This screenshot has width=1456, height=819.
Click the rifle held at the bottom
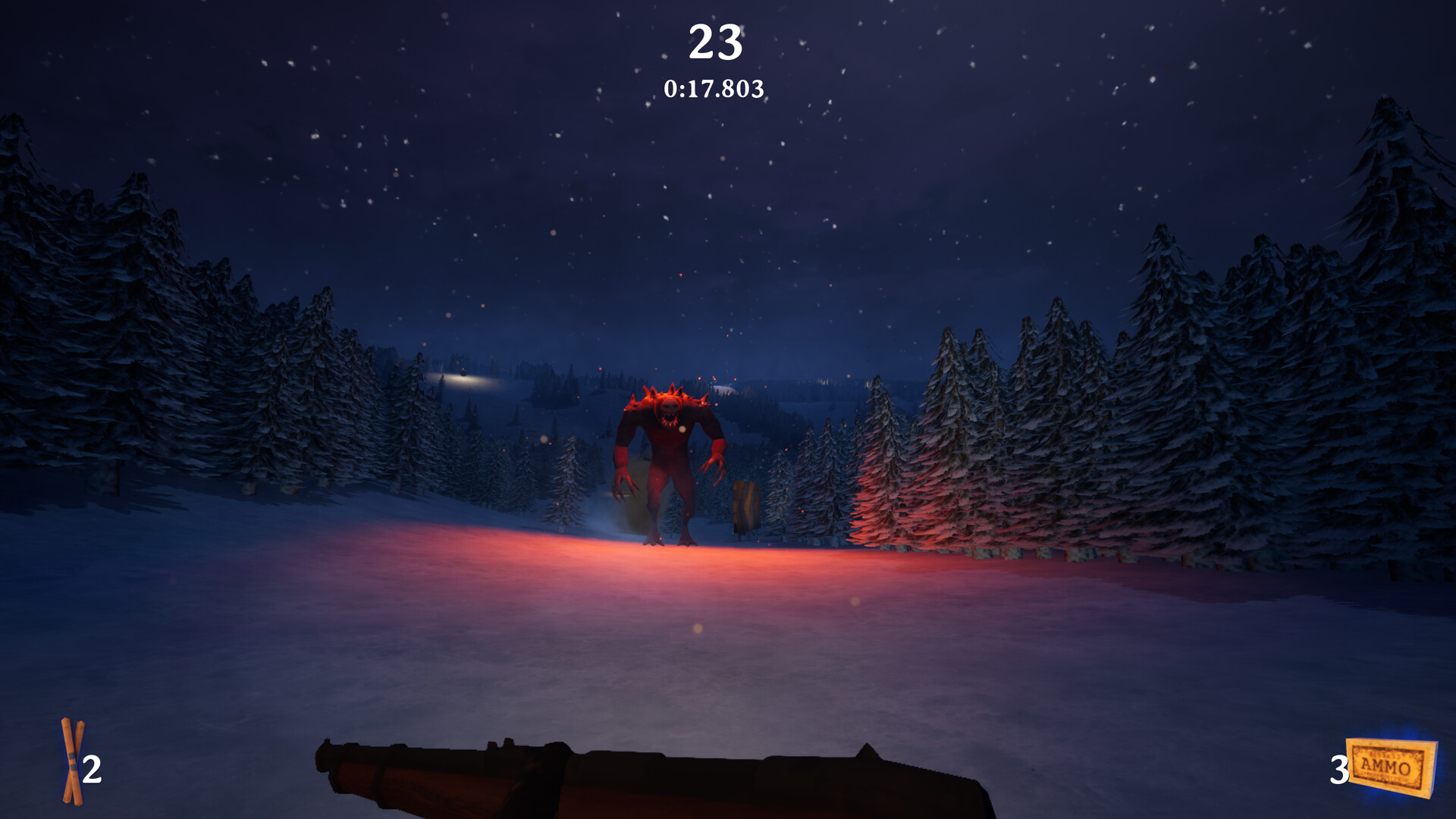click(607, 781)
